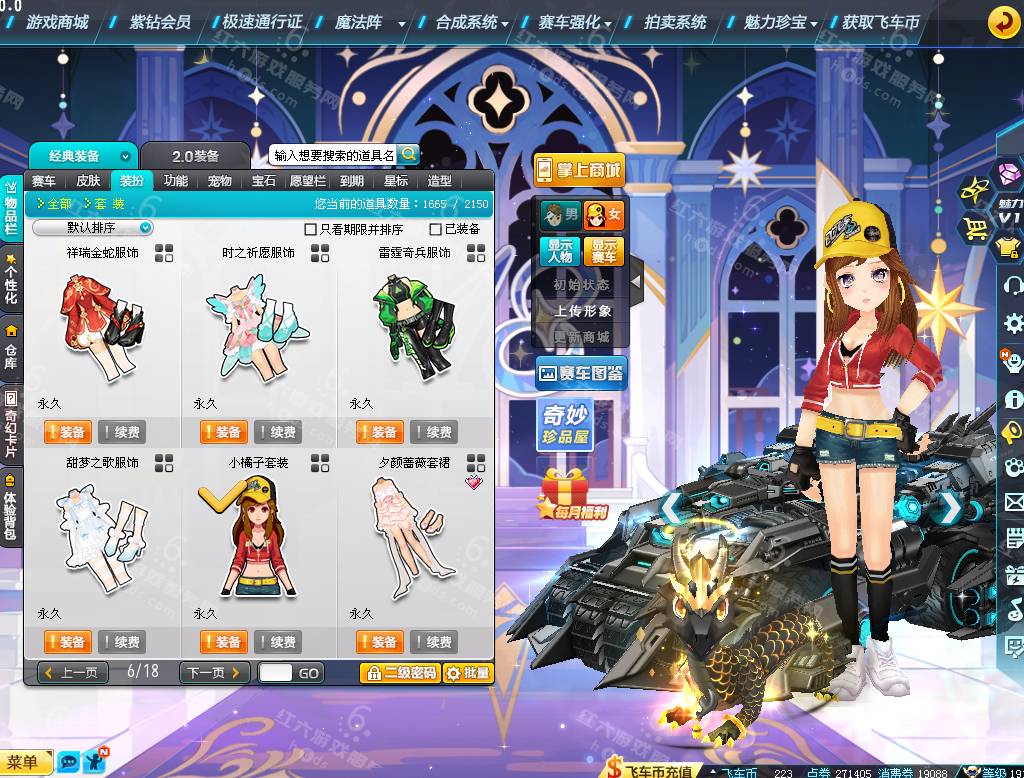Choose the 女 female character option
This screenshot has width=1024, height=778.
604,214
